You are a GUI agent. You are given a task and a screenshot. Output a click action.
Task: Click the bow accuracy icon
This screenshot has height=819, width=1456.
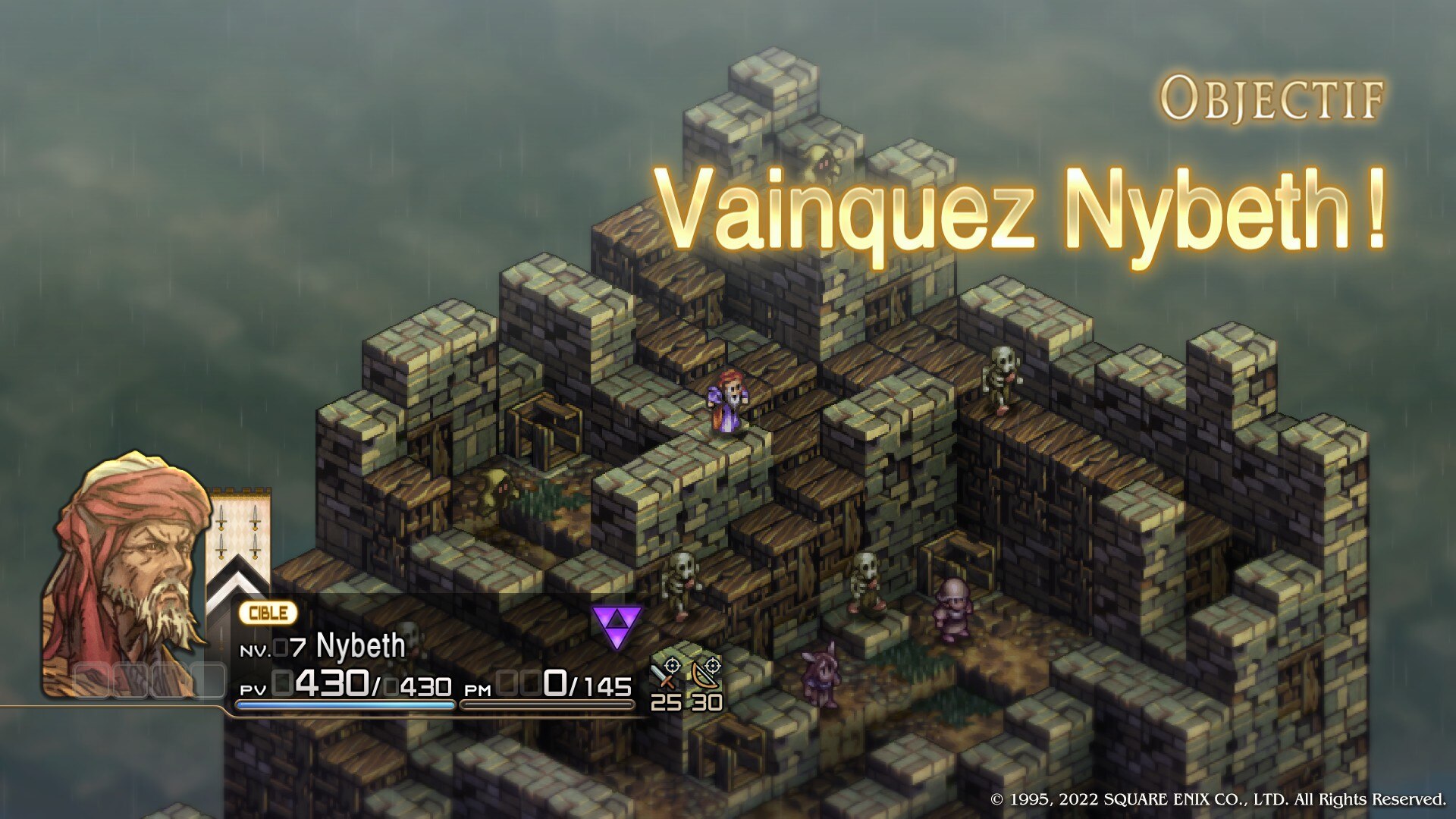click(707, 674)
